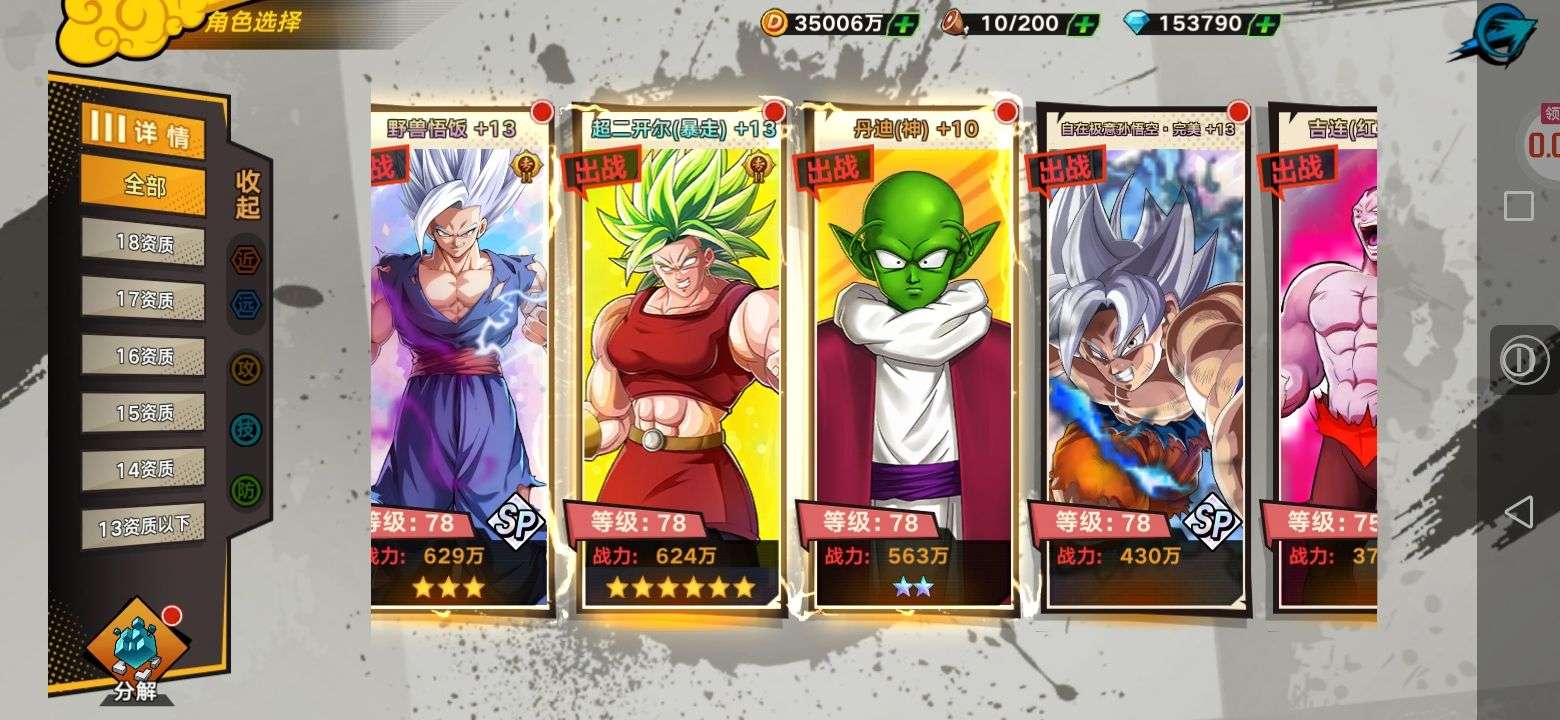Choose the 15资质 filter
The image size is (1560, 720).
tap(143, 412)
